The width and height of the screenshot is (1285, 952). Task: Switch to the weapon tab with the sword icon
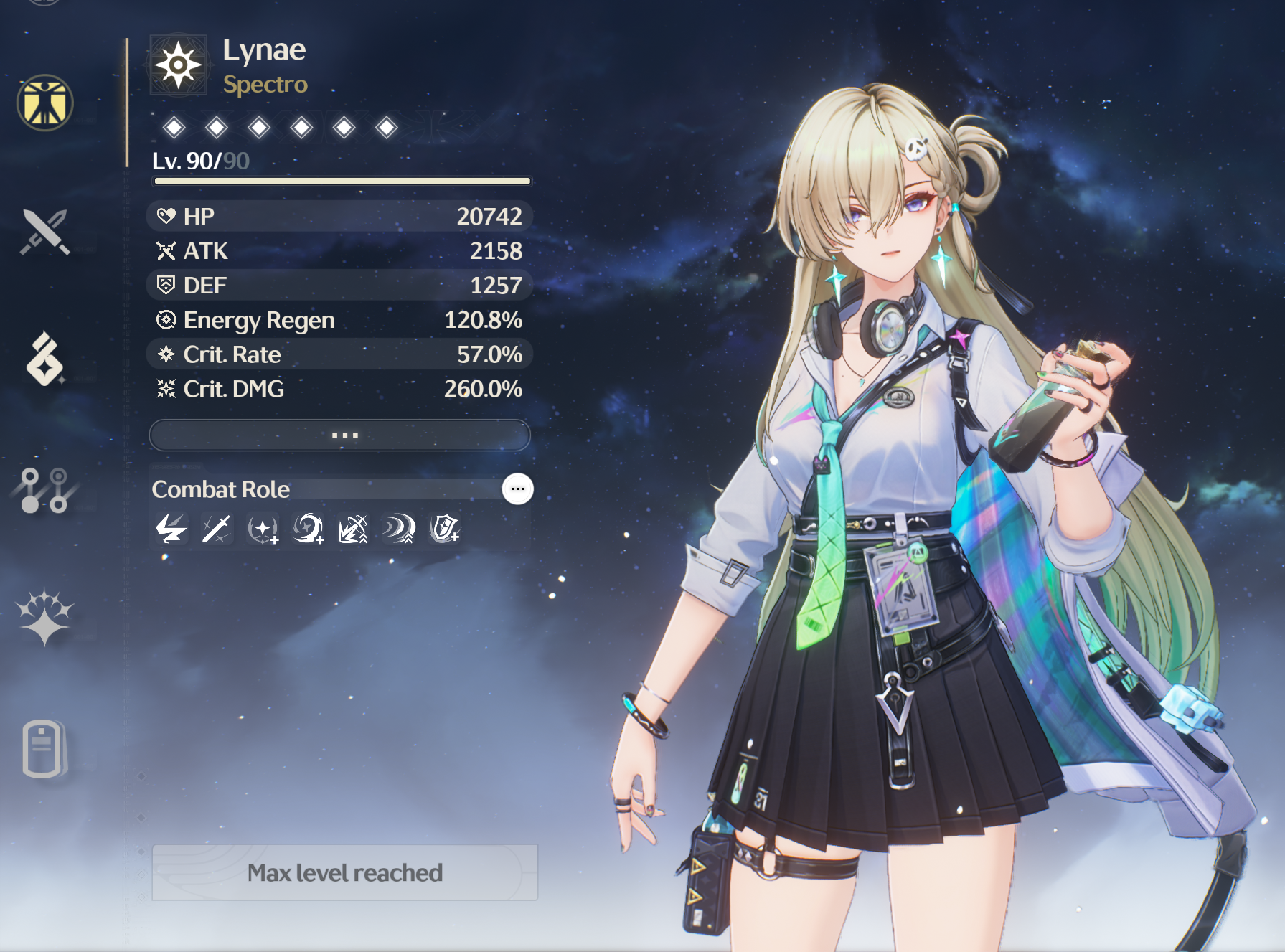45,232
